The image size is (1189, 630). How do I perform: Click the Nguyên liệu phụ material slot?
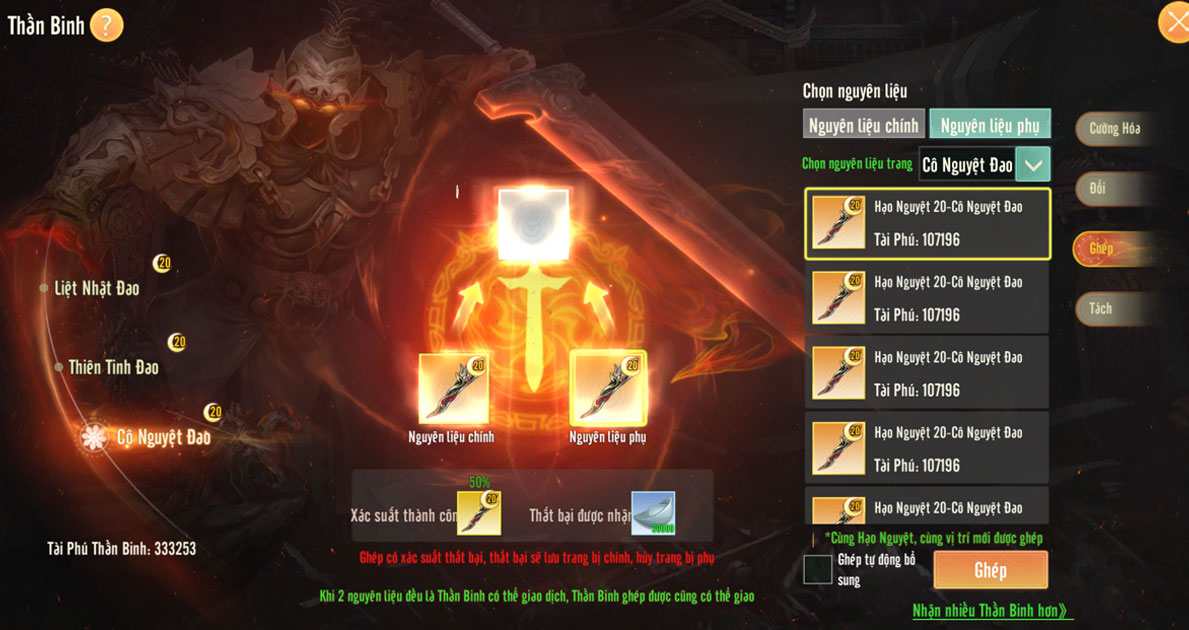(607, 388)
